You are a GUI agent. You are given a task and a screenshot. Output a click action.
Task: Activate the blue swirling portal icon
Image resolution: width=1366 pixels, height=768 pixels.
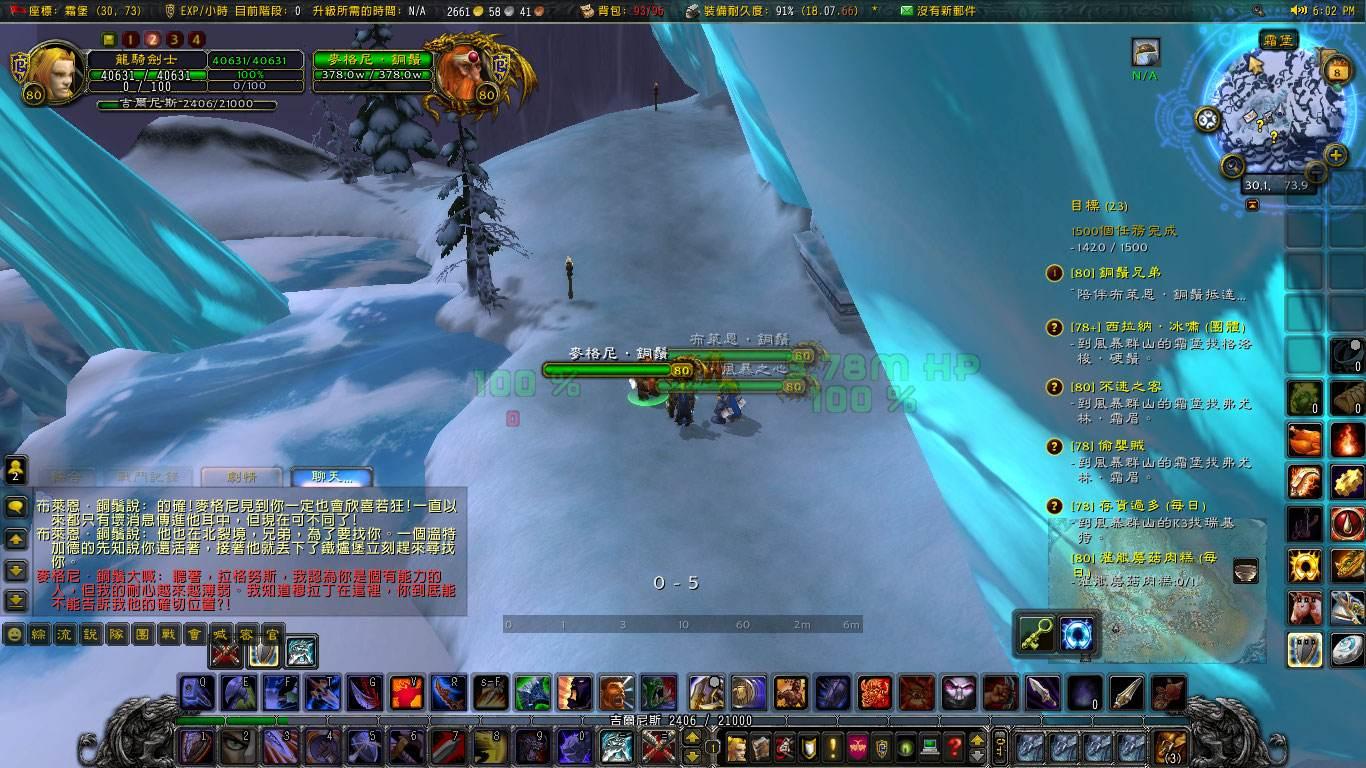1078,633
